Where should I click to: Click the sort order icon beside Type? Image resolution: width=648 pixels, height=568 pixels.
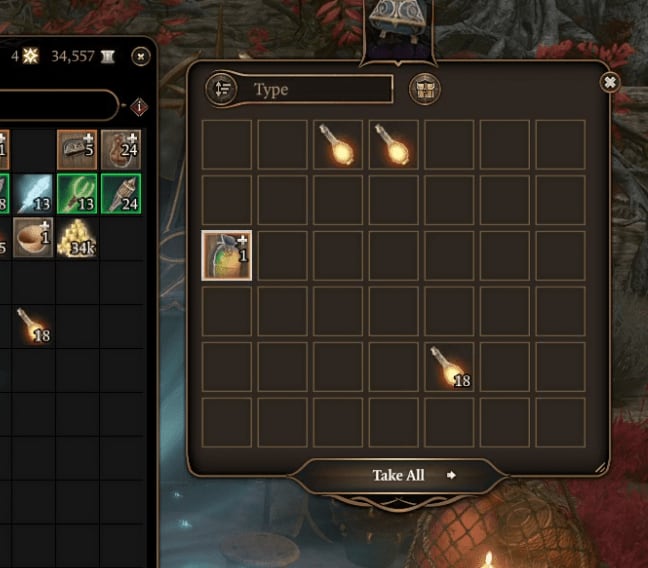click(x=221, y=89)
